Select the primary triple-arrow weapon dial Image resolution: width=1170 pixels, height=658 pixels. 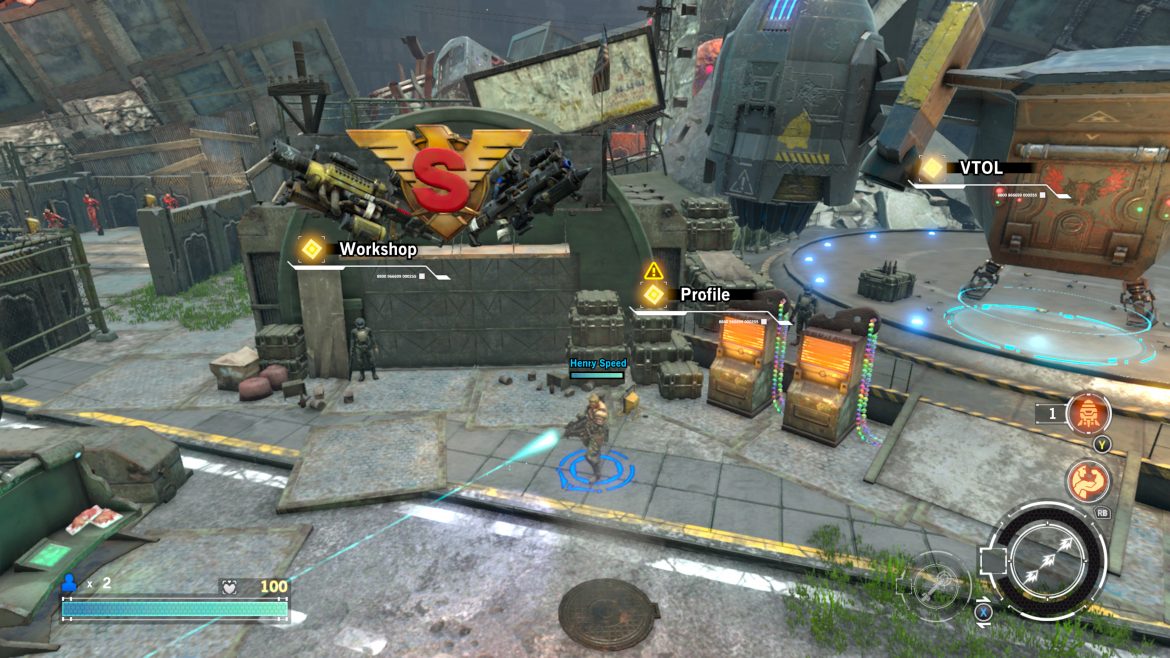[1047, 561]
